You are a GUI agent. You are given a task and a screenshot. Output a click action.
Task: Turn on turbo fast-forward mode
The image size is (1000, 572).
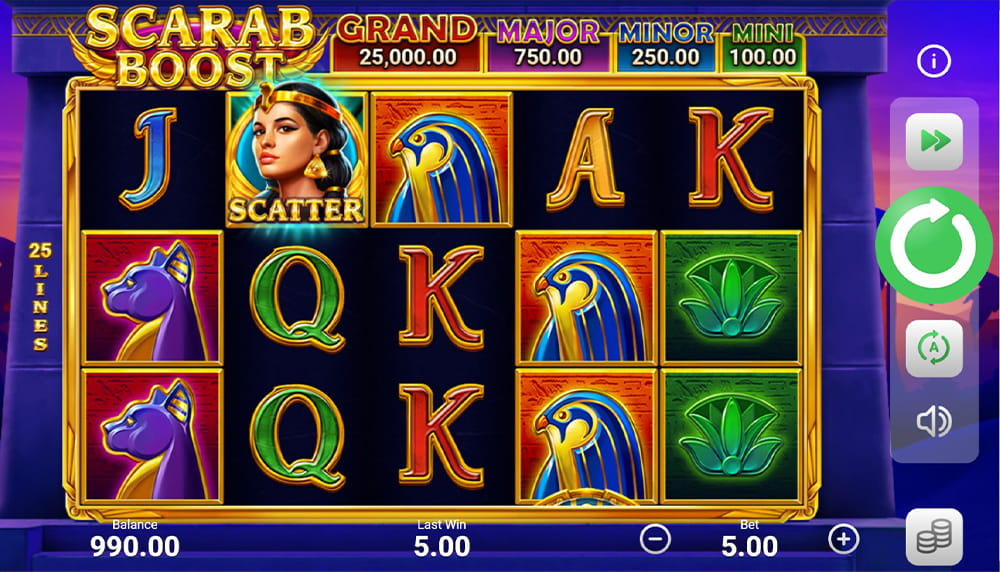click(934, 141)
